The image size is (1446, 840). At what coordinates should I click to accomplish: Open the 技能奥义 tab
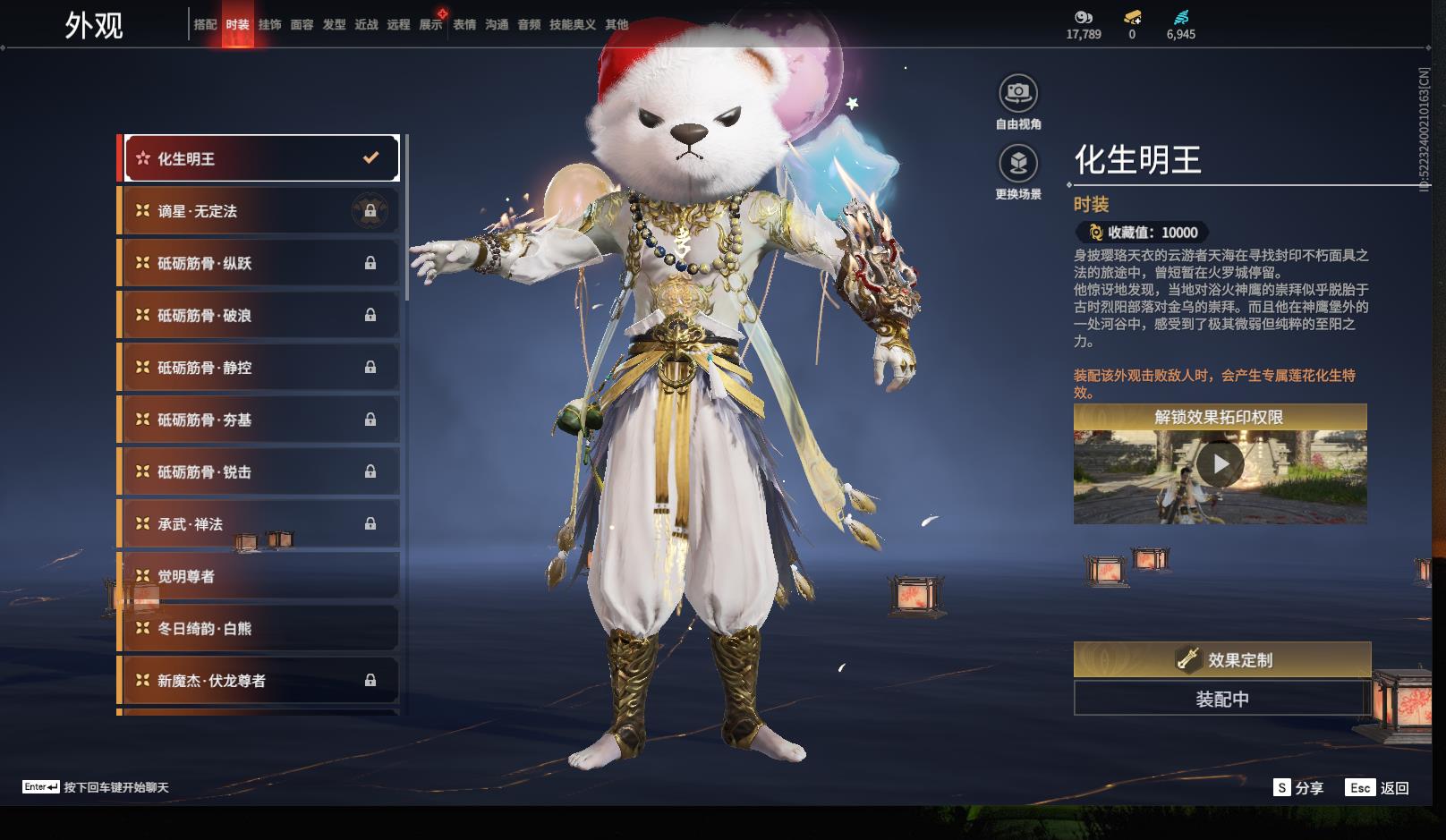click(x=572, y=25)
